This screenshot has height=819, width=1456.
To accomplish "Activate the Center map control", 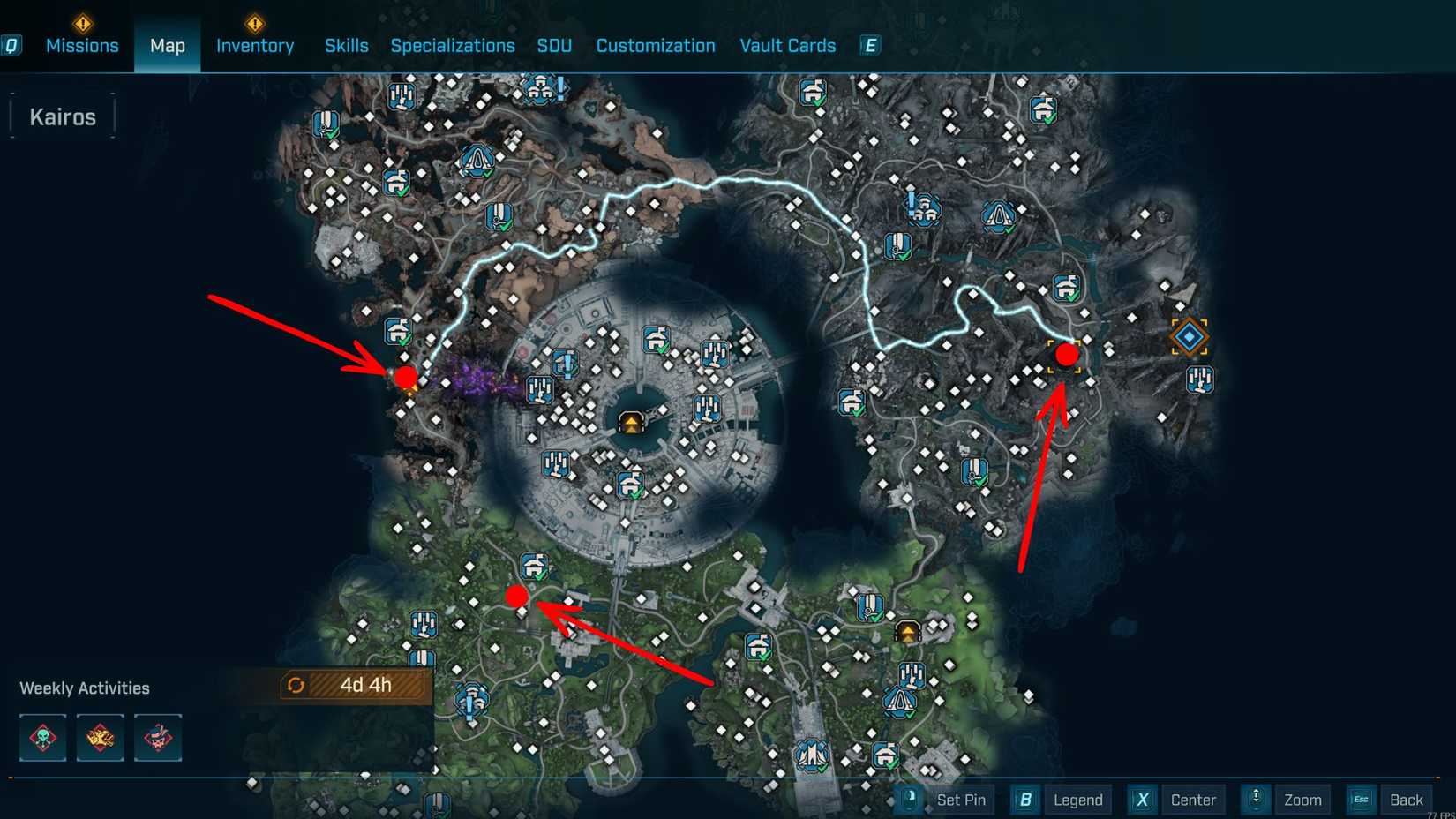I will 1194,800.
